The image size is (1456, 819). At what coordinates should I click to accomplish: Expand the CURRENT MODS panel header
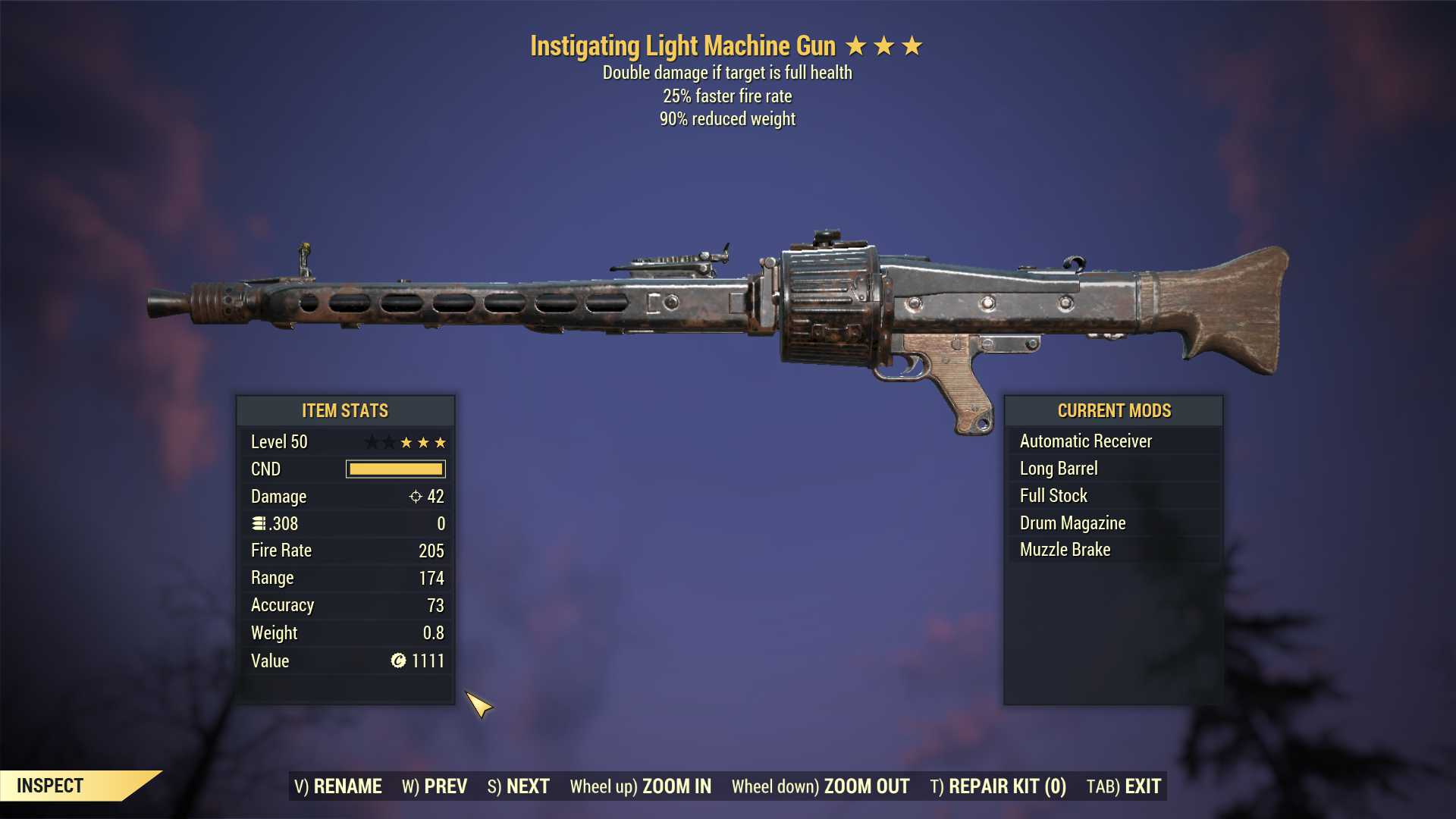pyautogui.click(x=1114, y=410)
